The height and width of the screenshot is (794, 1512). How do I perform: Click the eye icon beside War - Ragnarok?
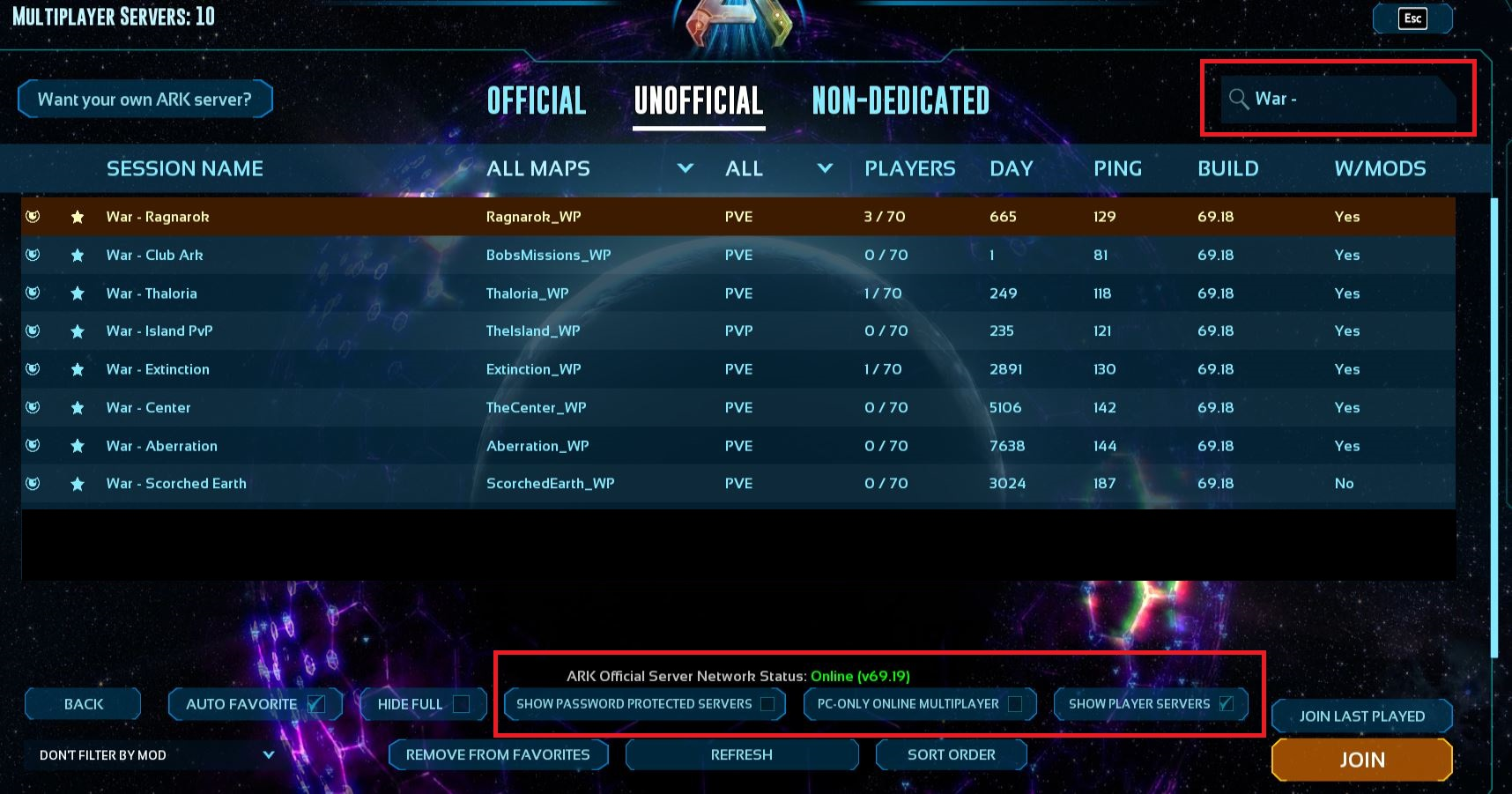[33, 216]
